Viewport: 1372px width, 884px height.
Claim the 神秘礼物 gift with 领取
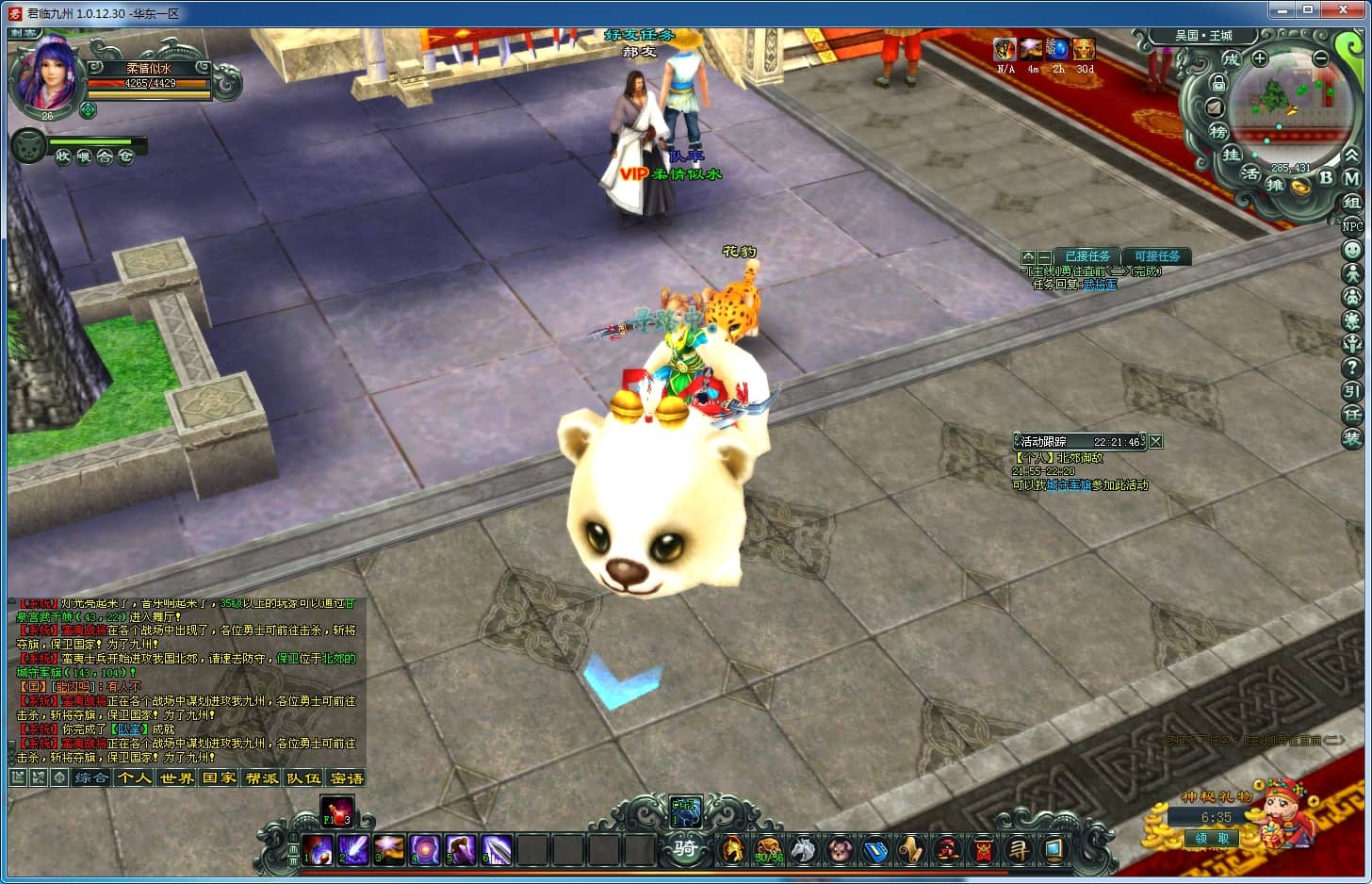1212,838
